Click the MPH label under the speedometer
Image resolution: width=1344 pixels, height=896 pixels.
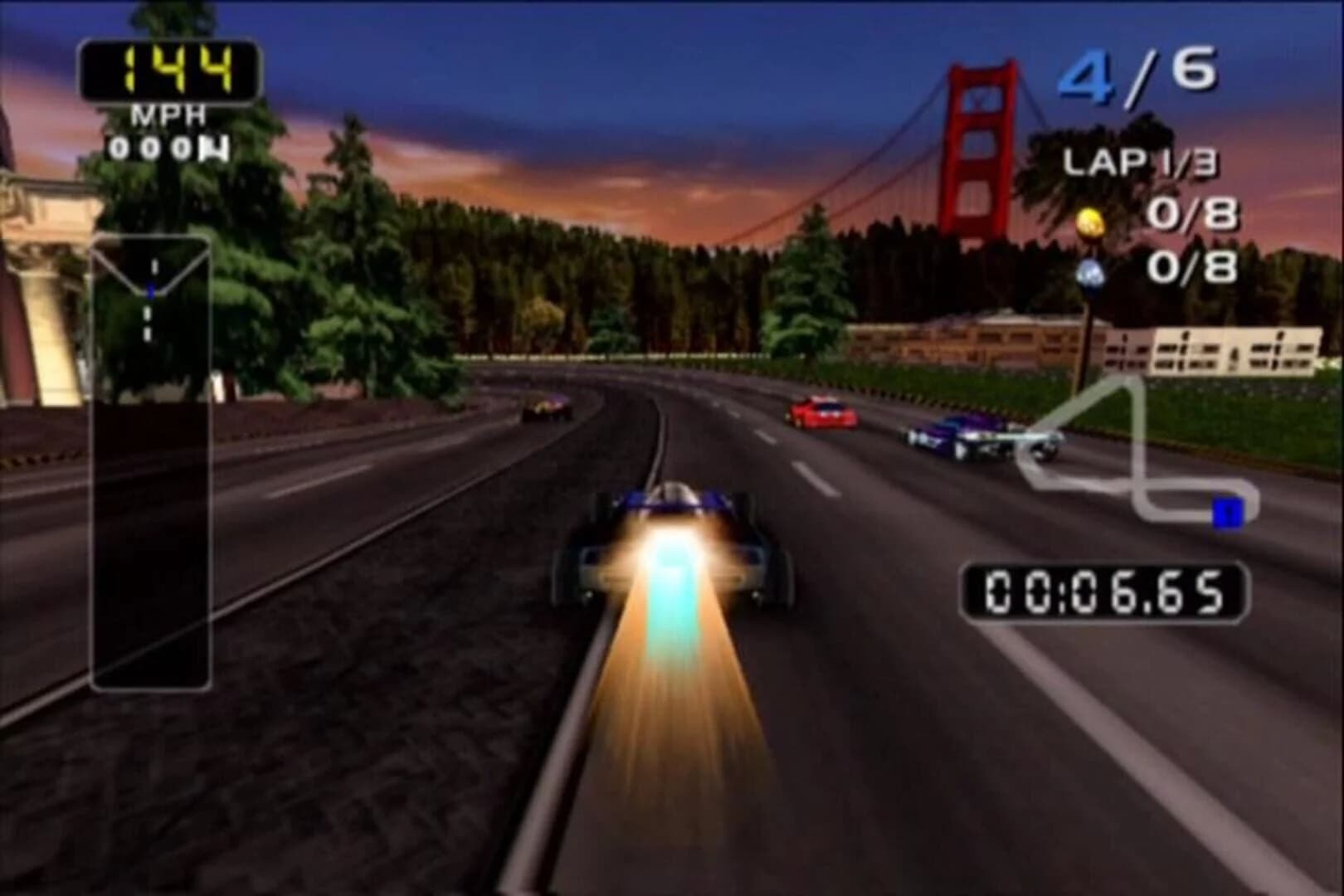pos(168,113)
